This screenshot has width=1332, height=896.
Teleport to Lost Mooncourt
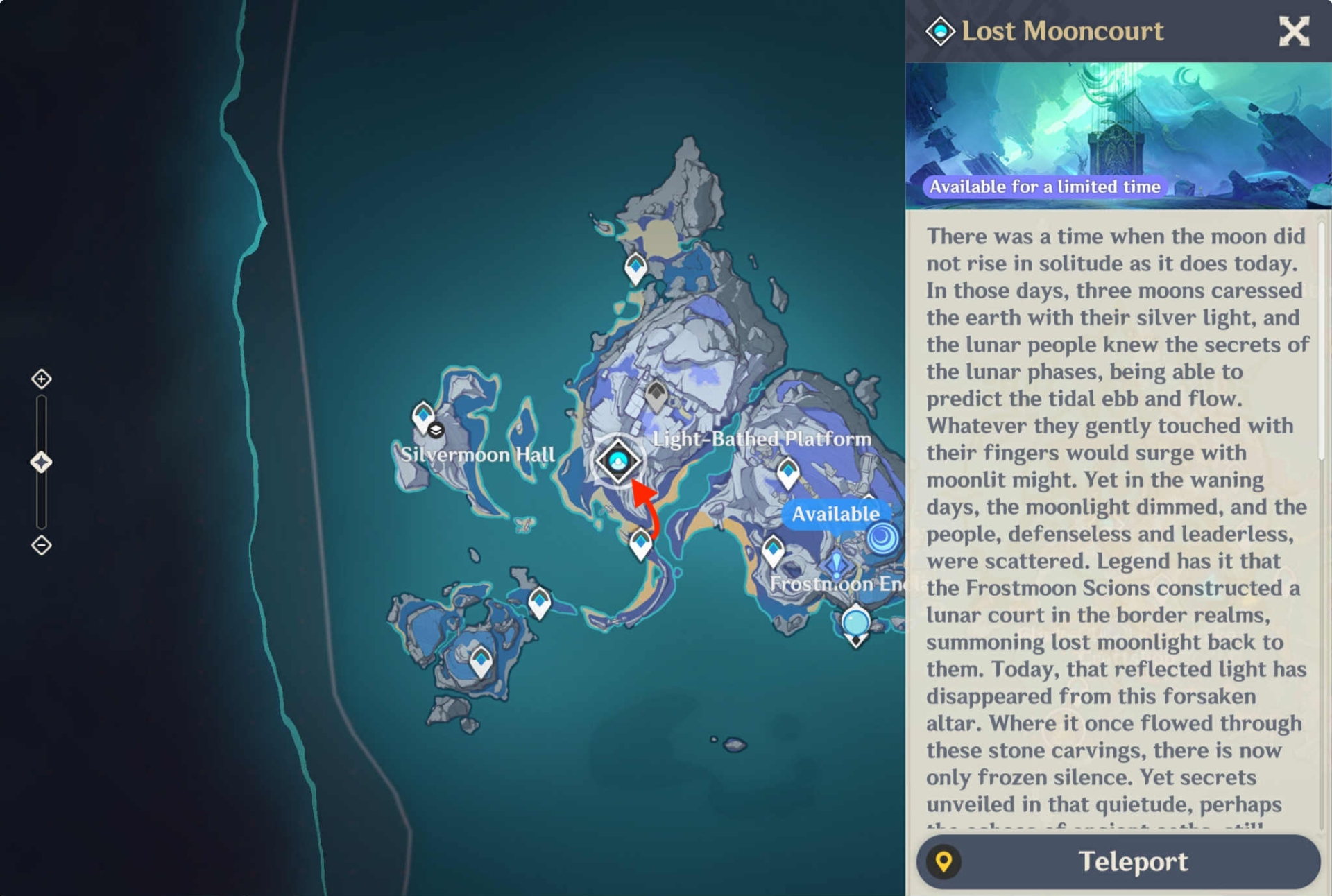pyautogui.click(x=1118, y=861)
